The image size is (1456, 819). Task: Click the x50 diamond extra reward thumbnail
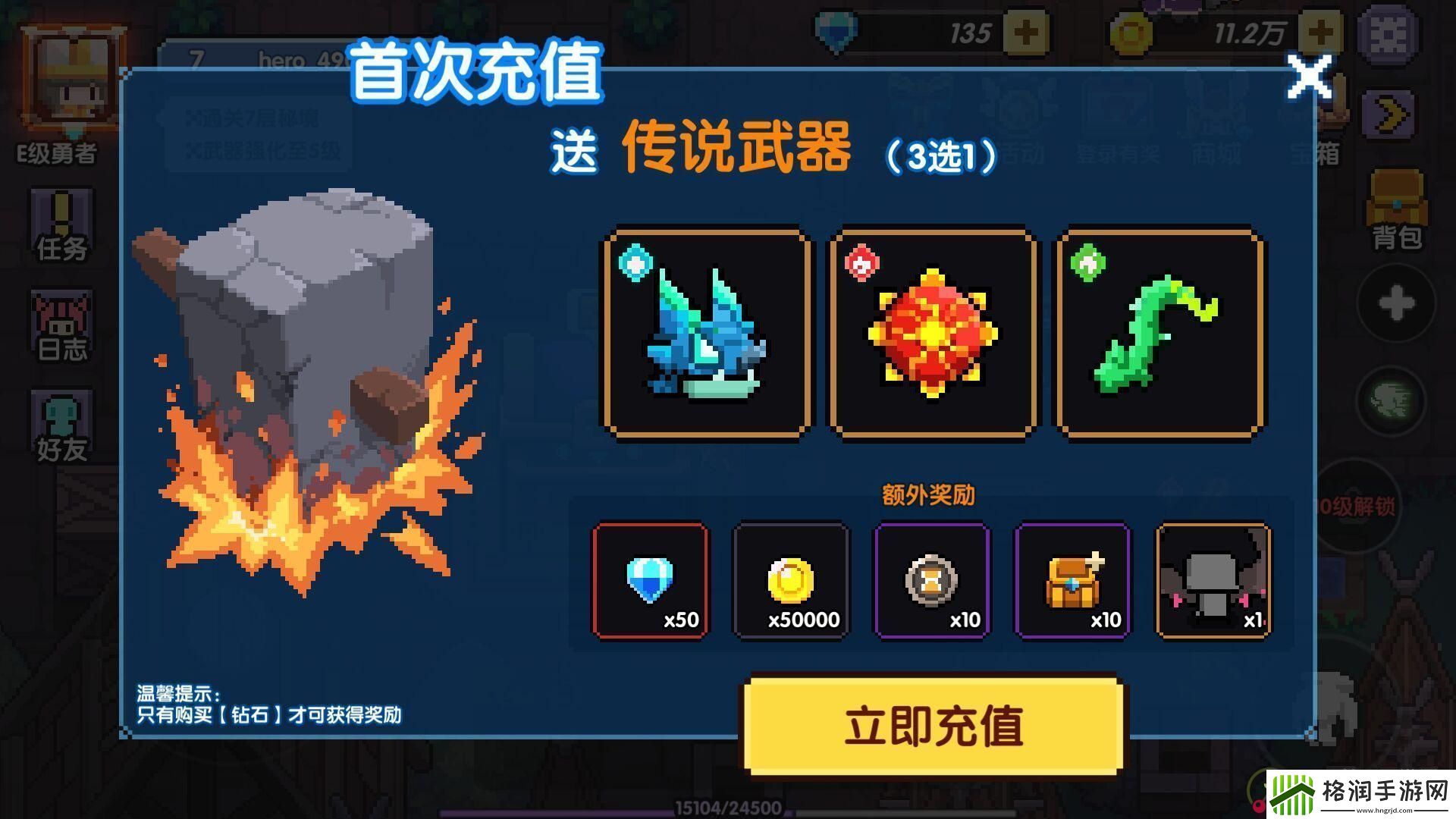650,580
